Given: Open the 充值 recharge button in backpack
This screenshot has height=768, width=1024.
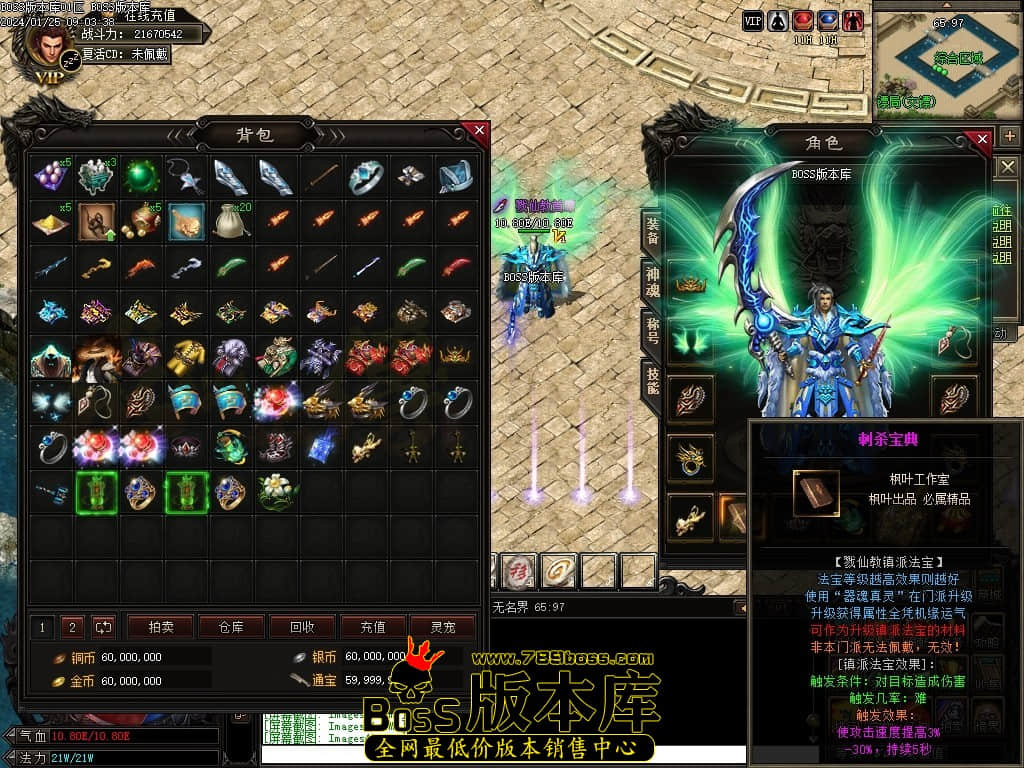Looking at the screenshot, I should [x=372, y=627].
